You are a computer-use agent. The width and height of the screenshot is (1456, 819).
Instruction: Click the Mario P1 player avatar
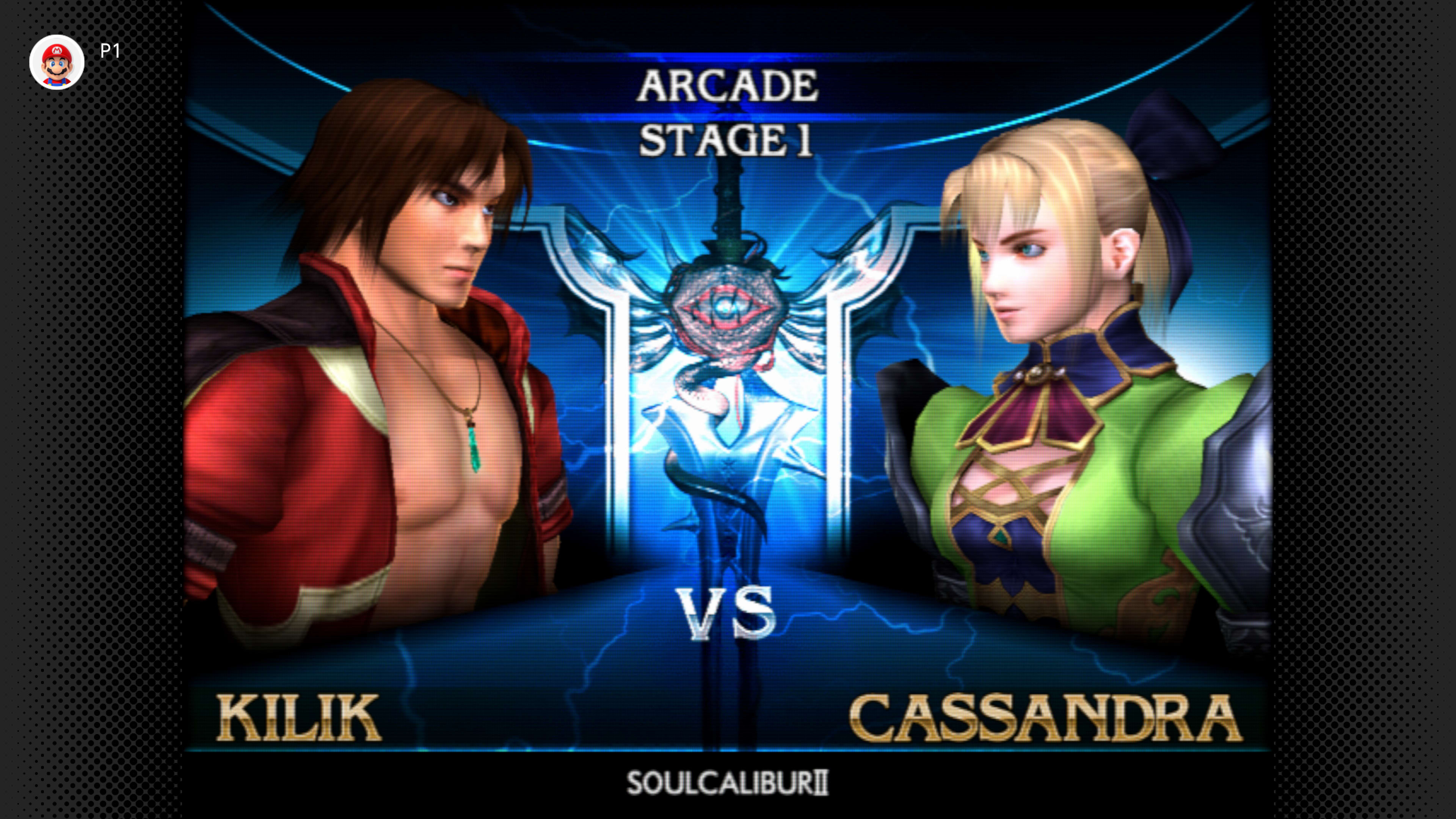tap(56, 62)
